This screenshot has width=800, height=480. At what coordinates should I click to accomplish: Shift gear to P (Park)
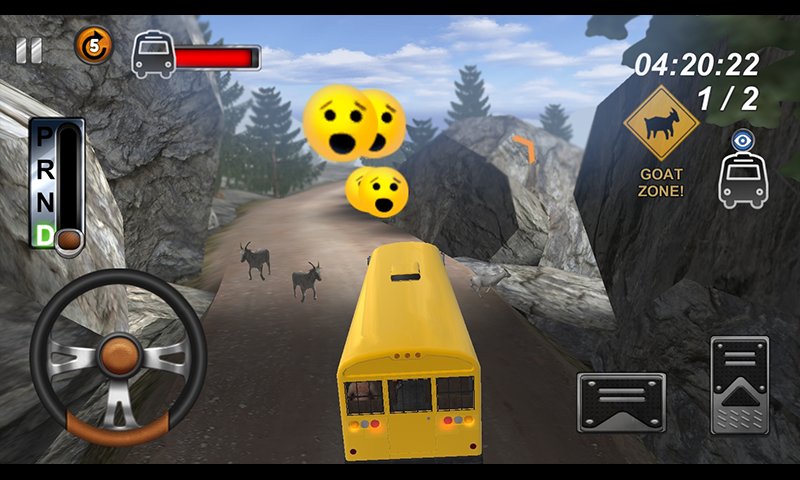[x=44, y=137]
